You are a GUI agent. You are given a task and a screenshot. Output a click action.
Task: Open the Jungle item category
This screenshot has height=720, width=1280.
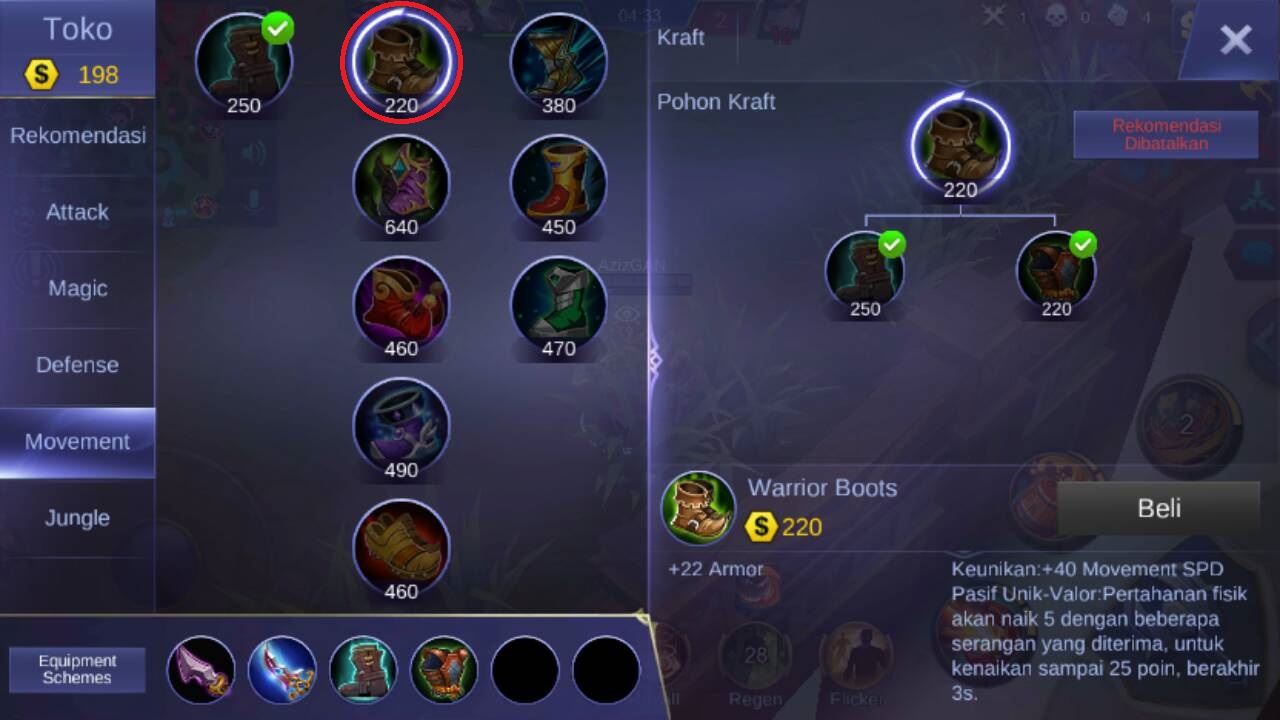(x=78, y=518)
